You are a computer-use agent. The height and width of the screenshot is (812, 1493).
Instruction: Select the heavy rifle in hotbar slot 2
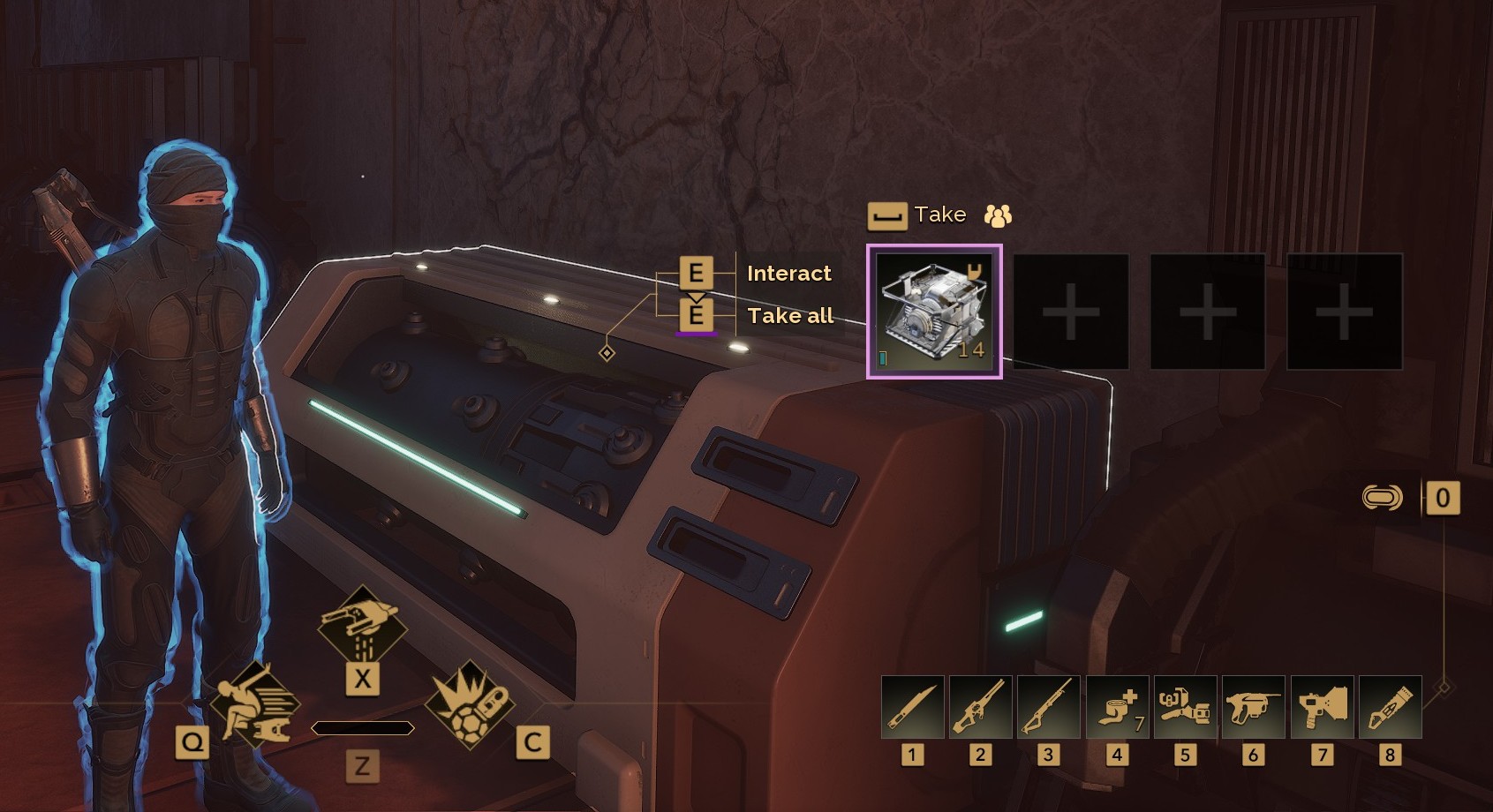point(980,707)
